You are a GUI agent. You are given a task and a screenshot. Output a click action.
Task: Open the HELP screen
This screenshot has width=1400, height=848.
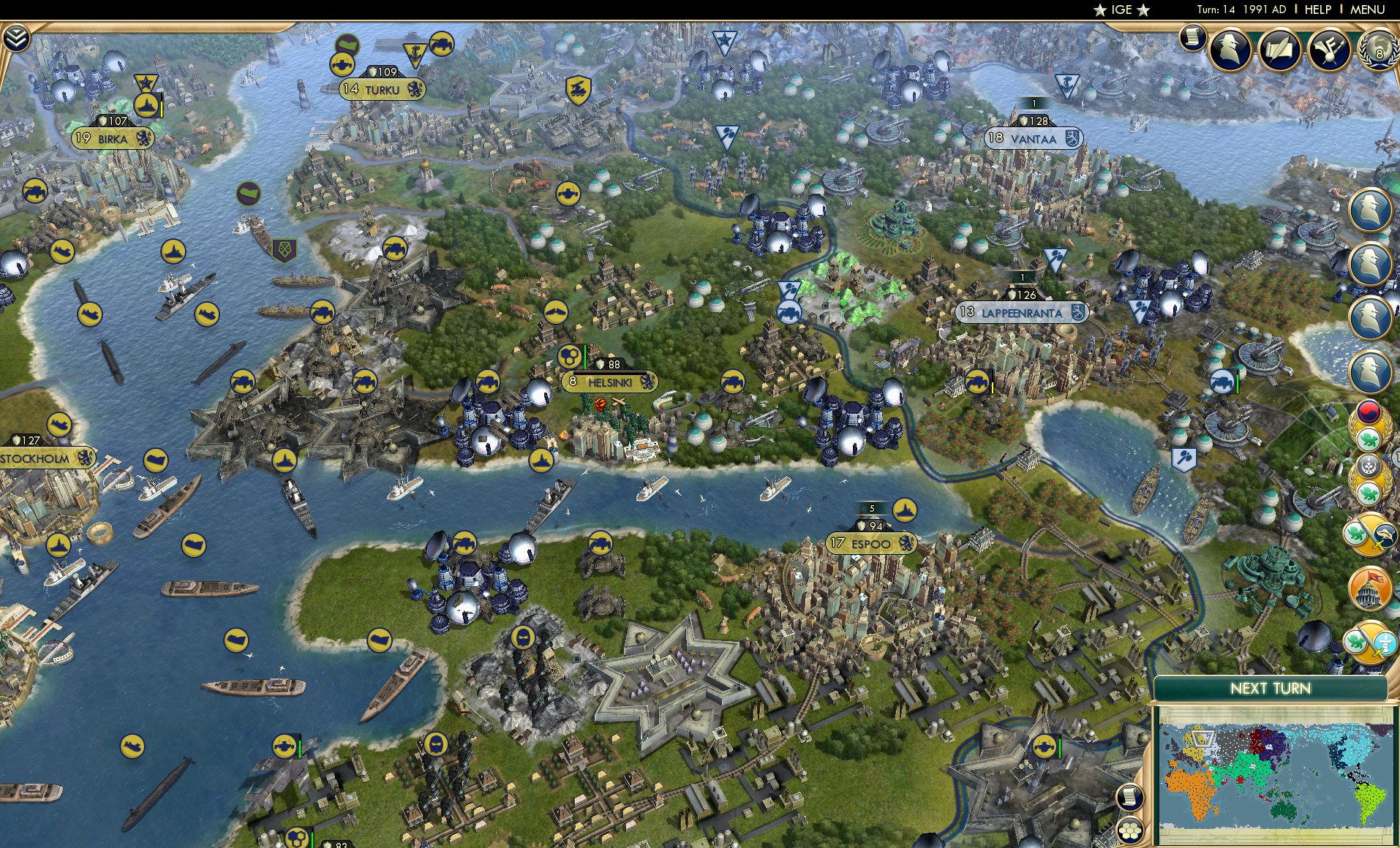click(x=1317, y=10)
